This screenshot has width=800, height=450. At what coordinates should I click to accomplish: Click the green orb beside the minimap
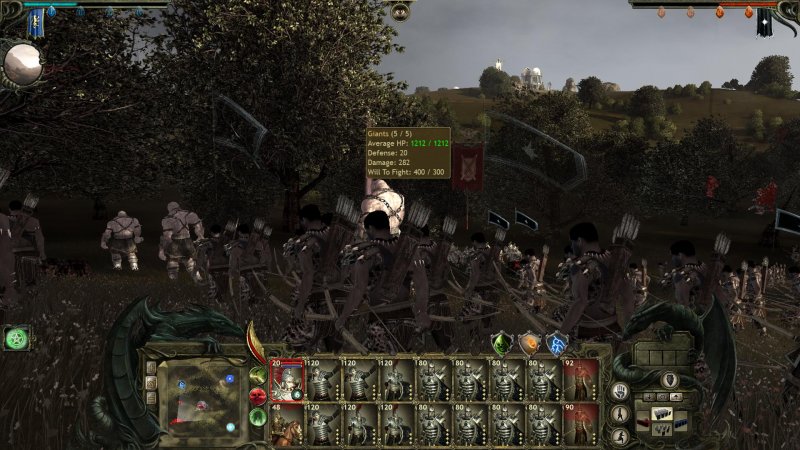click(x=258, y=416)
